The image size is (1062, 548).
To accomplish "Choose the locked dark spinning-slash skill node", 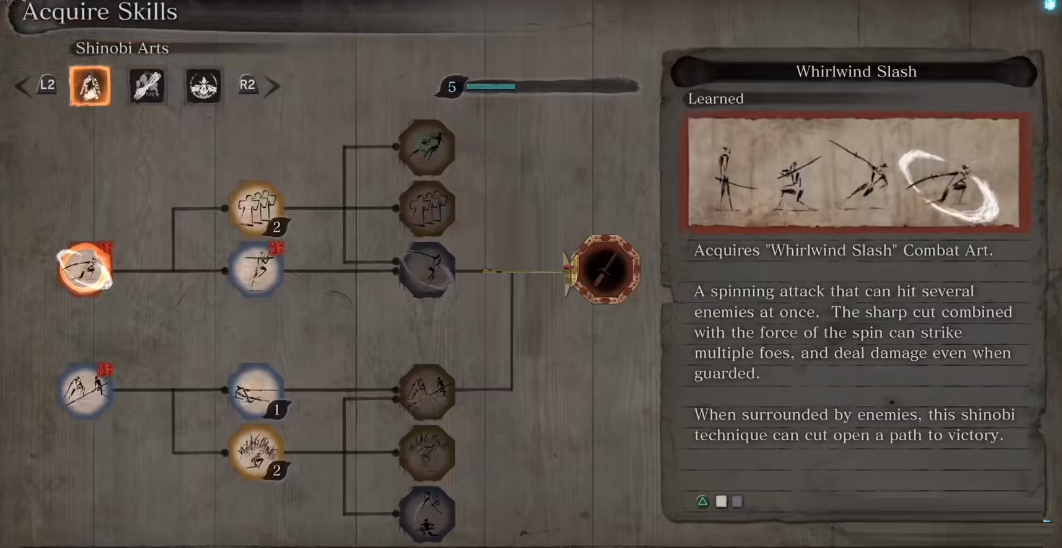I will pos(427,269).
